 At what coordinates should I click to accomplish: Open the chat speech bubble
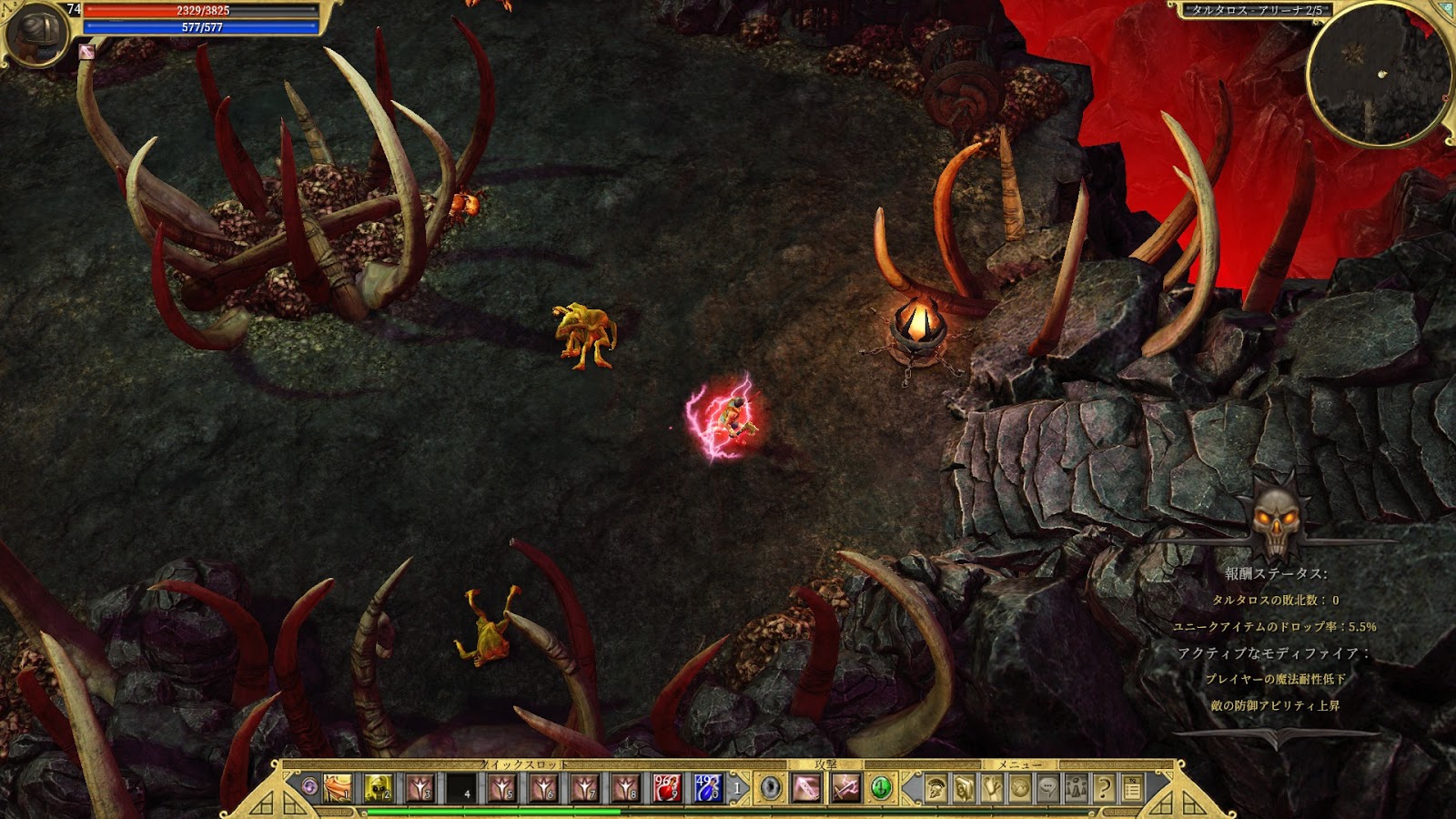coord(1048,788)
